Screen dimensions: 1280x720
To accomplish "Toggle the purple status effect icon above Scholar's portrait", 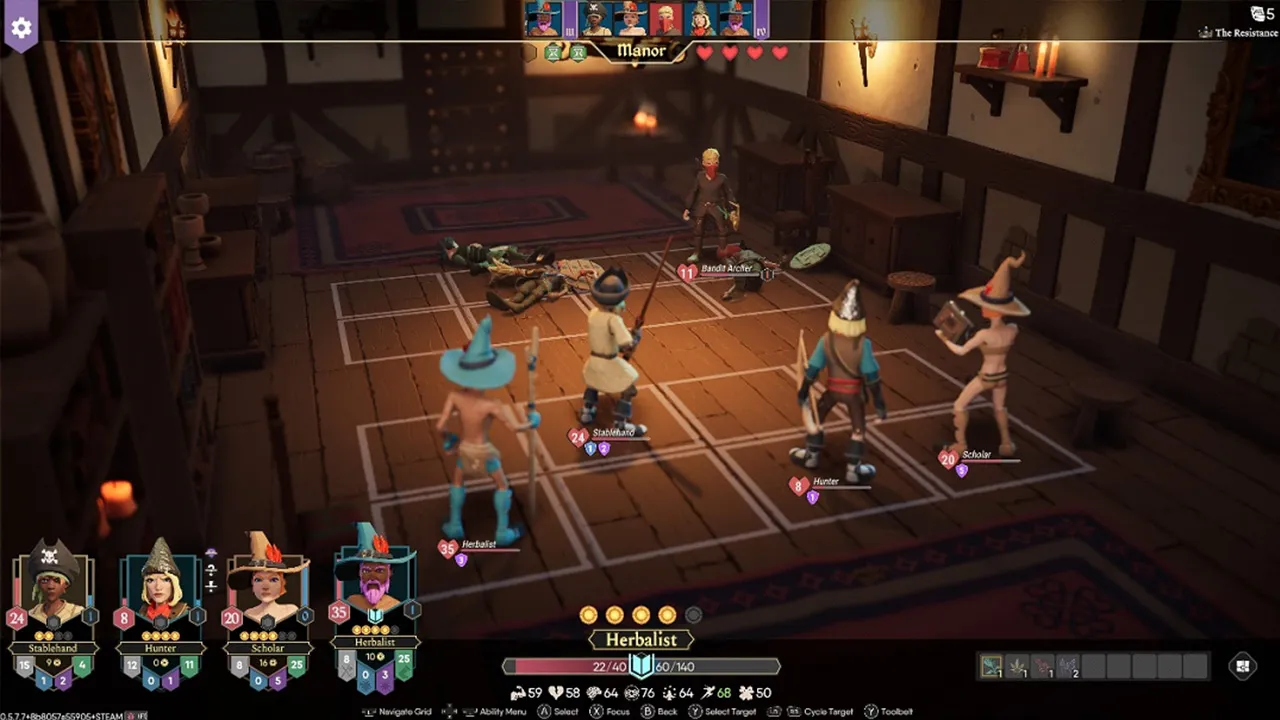I will coord(211,552).
